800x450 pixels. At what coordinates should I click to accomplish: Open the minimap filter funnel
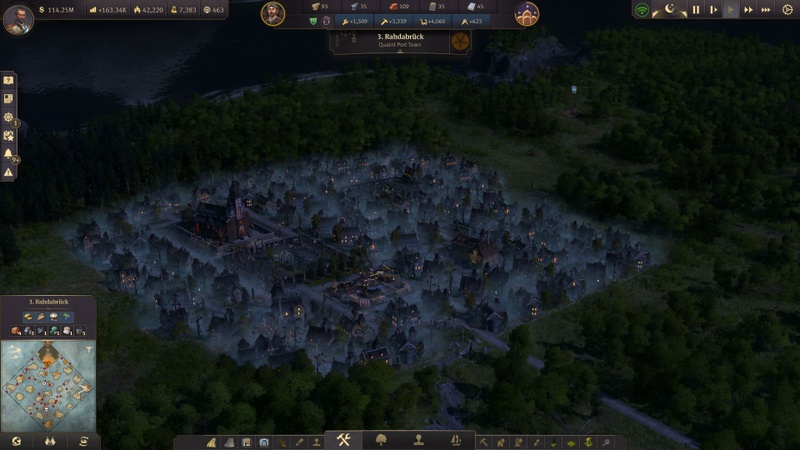click(88, 349)
